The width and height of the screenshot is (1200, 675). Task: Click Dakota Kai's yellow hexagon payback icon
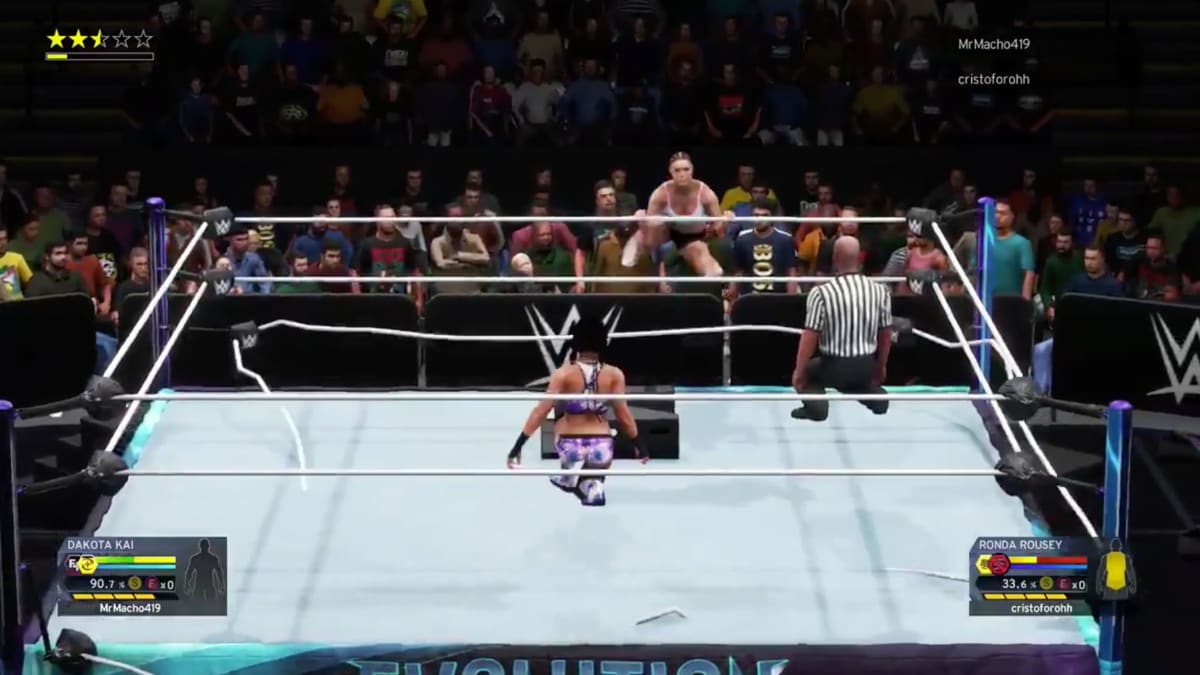coord(86,565)
